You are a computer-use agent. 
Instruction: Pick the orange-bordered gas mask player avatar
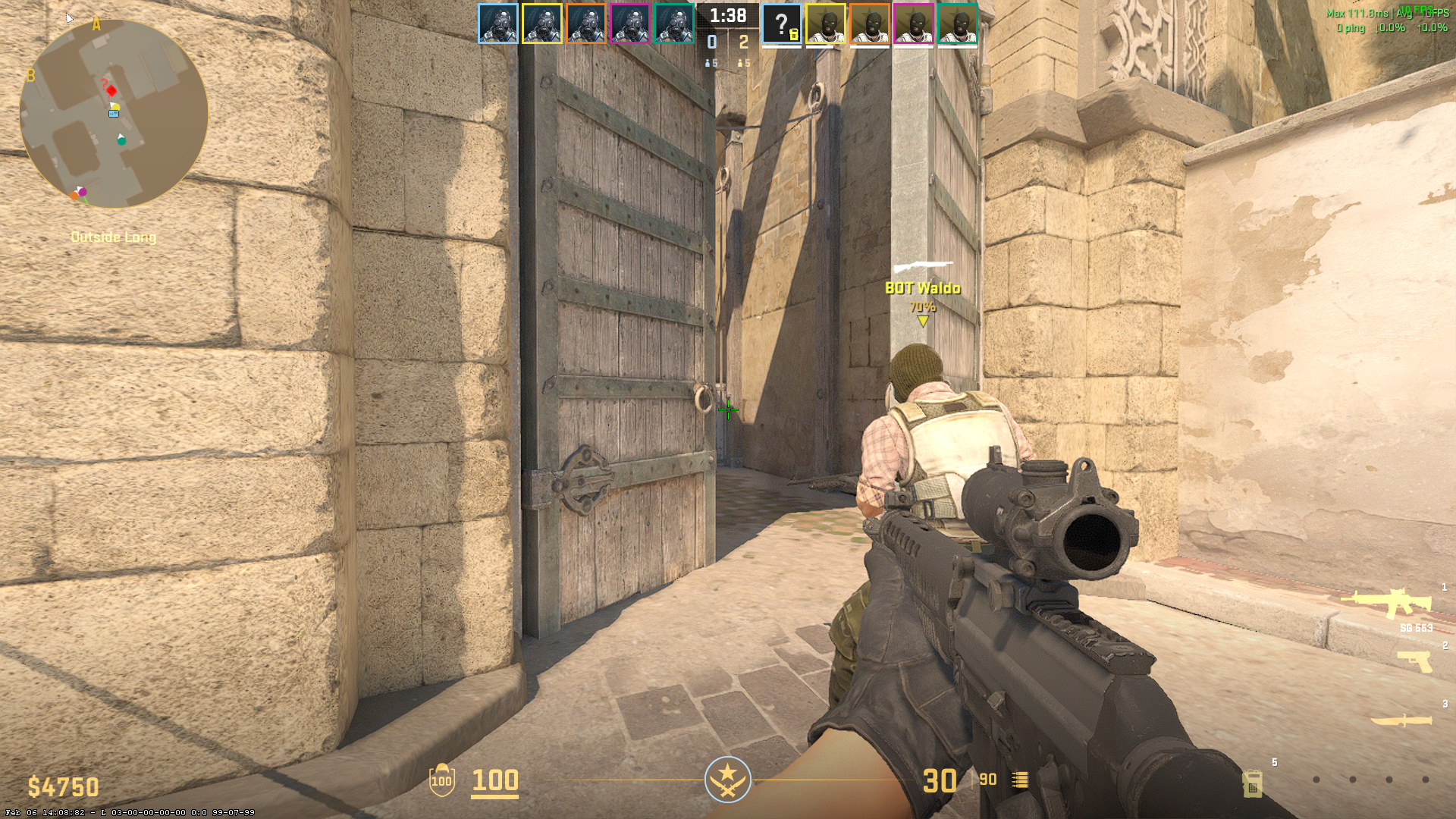(x=586, y=24)
